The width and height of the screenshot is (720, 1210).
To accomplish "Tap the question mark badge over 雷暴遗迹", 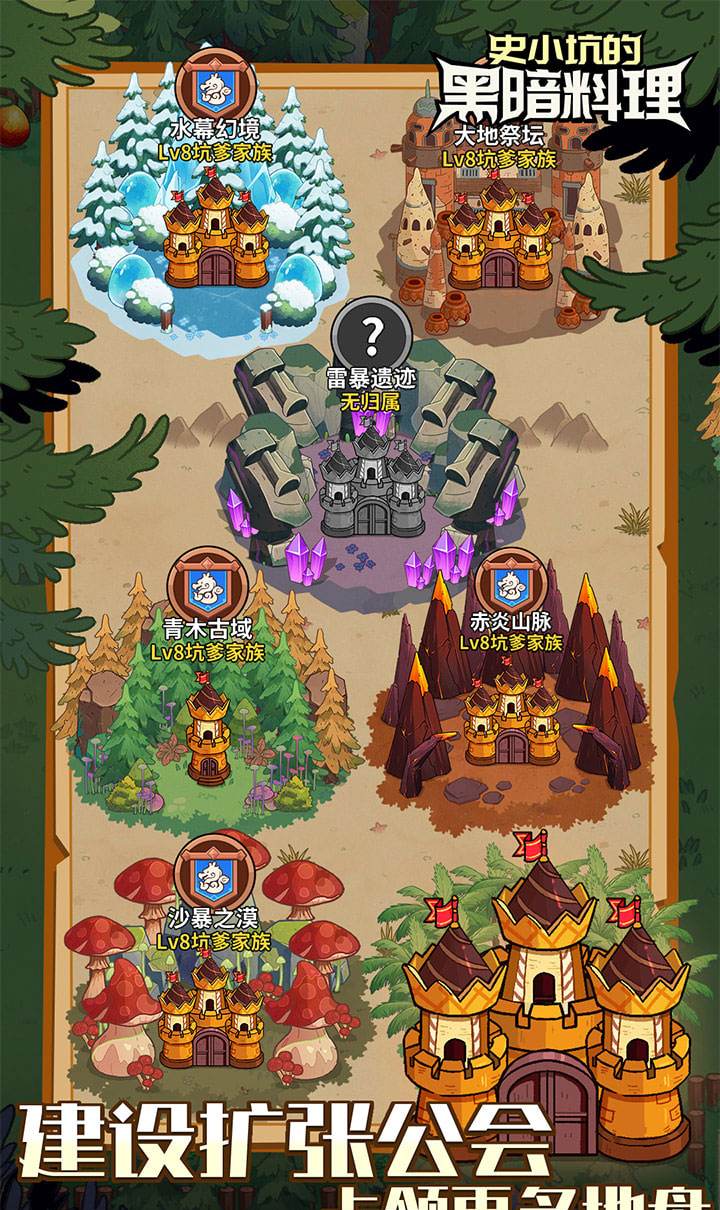I will point(372,337).
